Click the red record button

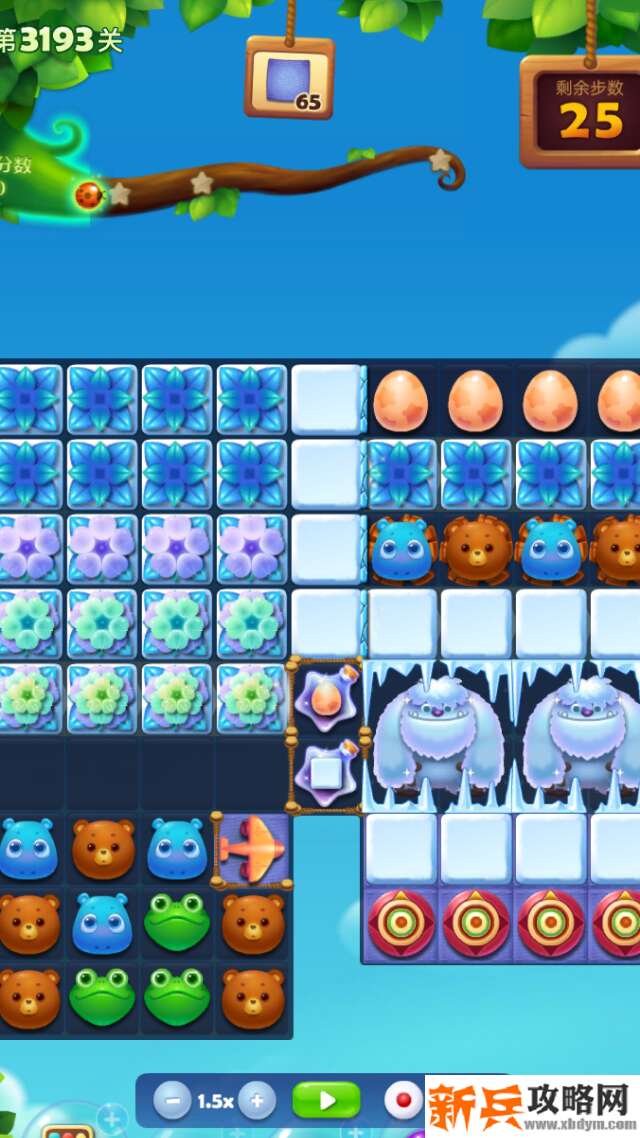pyautogui.click(x=404, y=1102)
